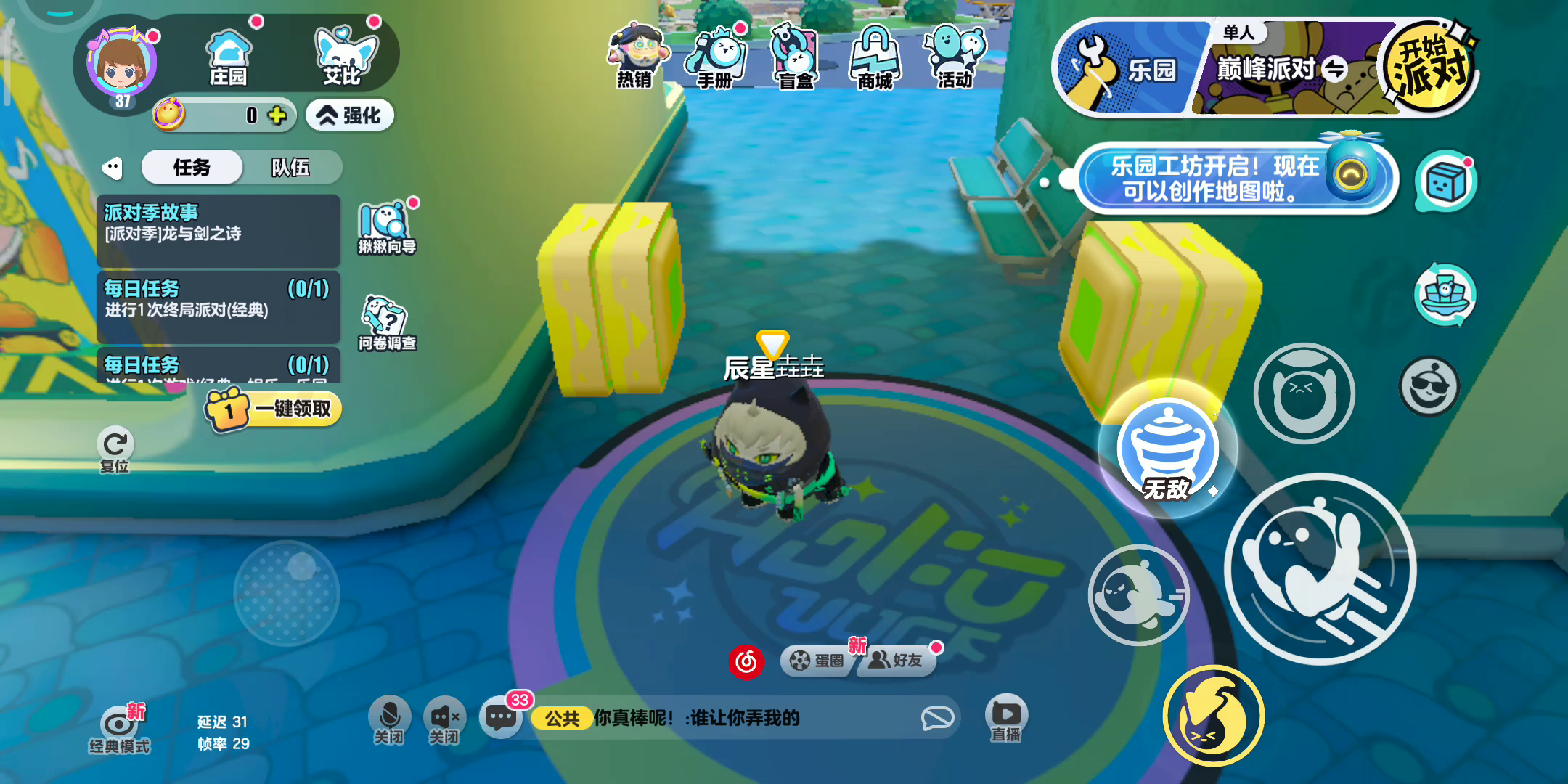This screenshot has width=1568, height=784.
Task: Tap the 强化 upgrade button
Action: tap(350, 115)
